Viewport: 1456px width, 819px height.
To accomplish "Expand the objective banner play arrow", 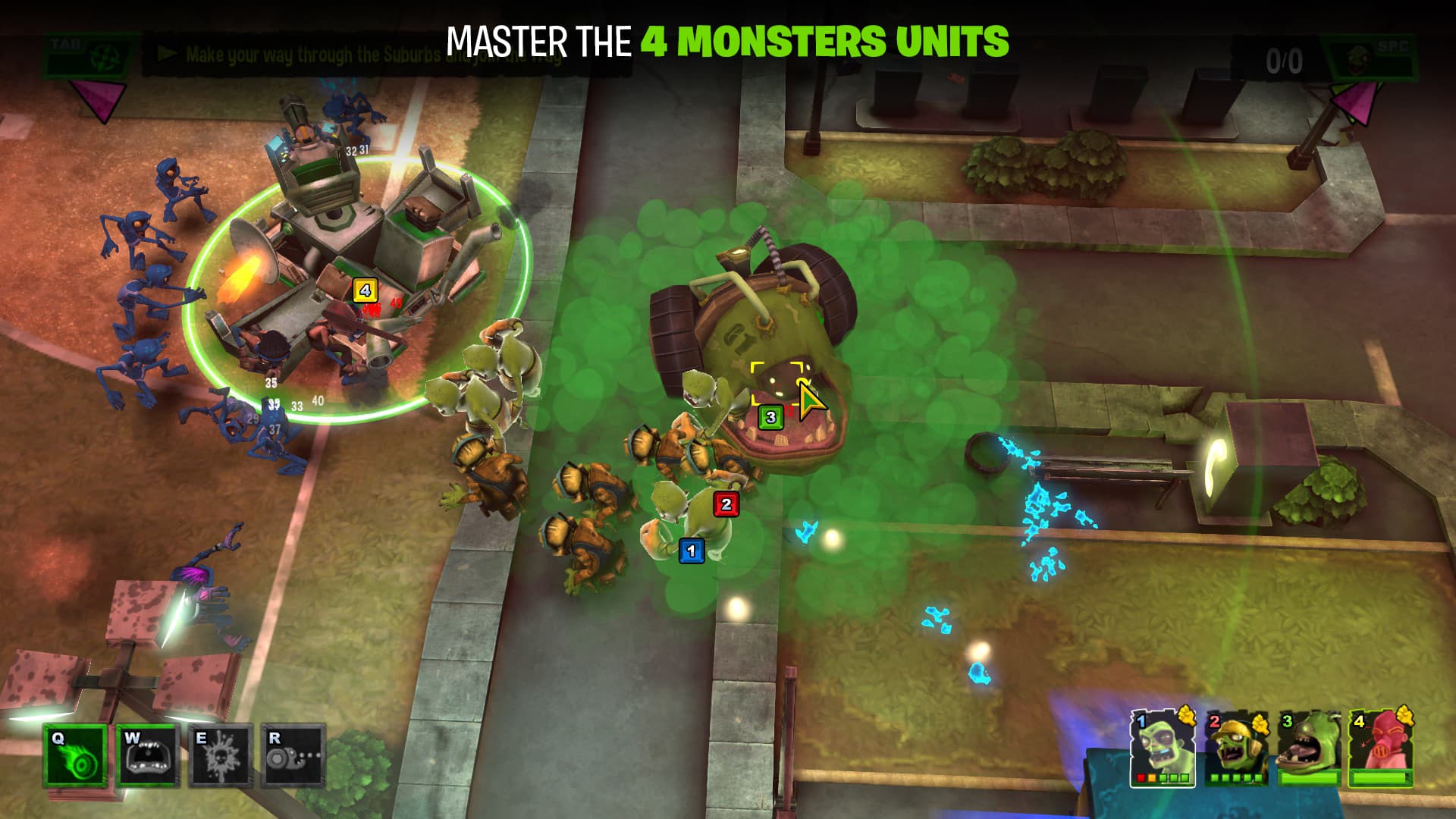I will click(x=168, y=54).
